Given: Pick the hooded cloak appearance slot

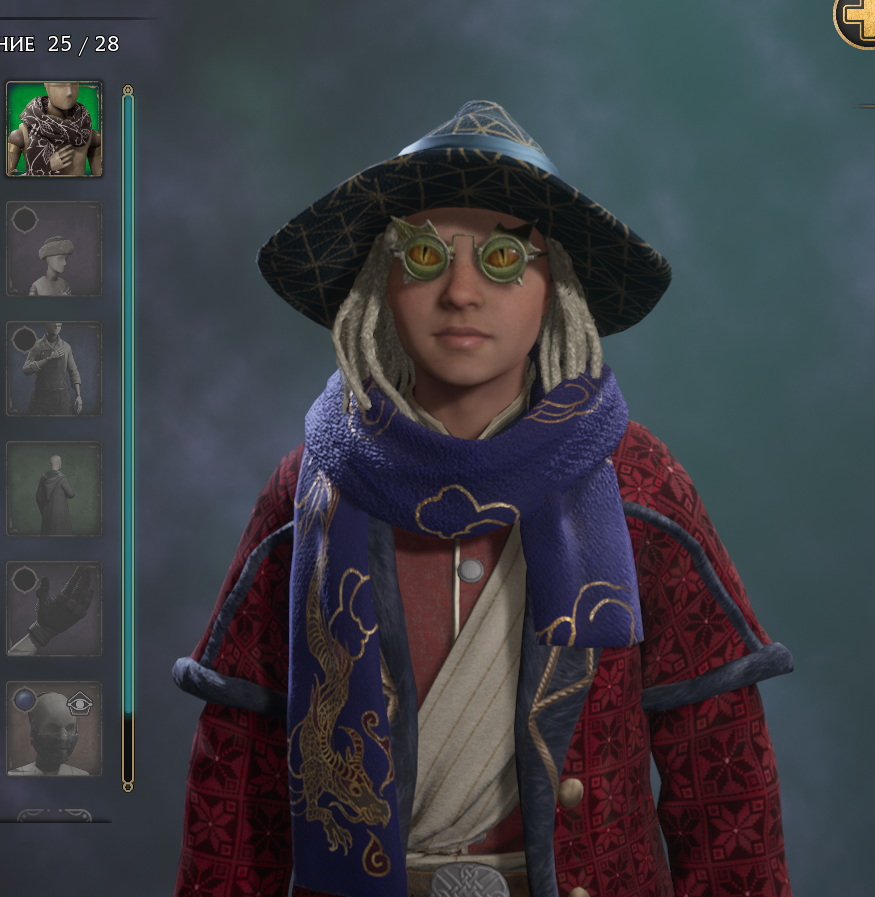Looking at the screenshot, I should [54, 489].
